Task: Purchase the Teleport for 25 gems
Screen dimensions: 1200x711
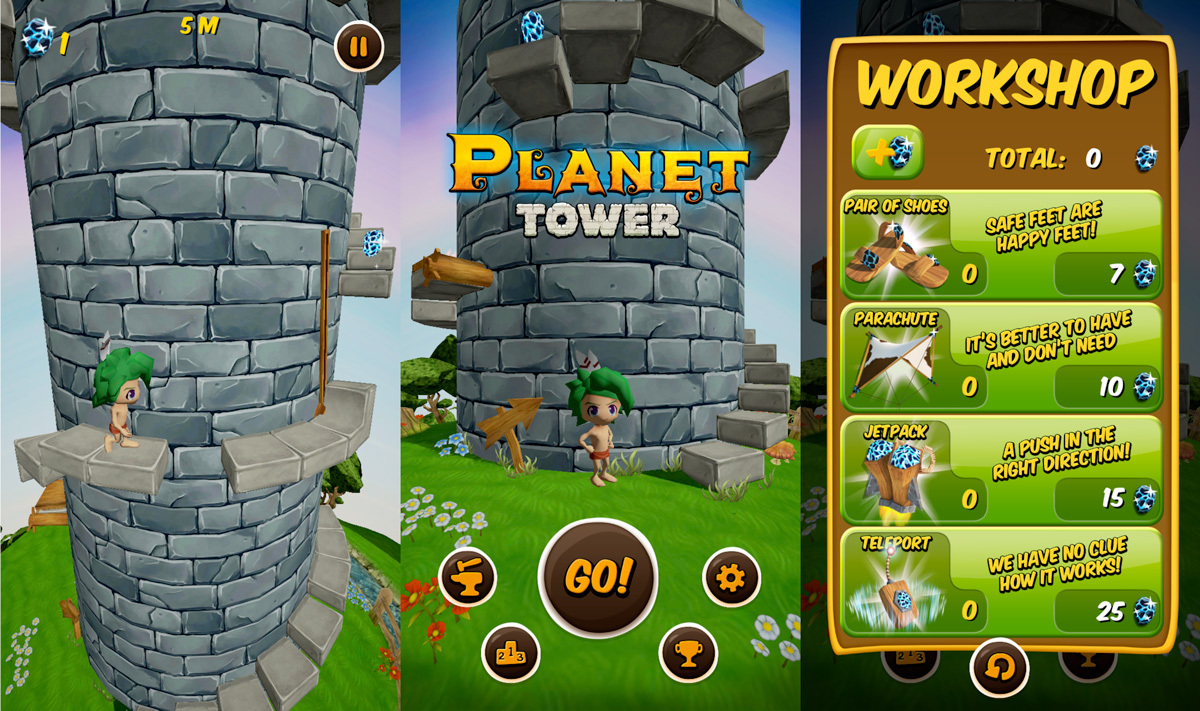Action: pos(1108,611)
